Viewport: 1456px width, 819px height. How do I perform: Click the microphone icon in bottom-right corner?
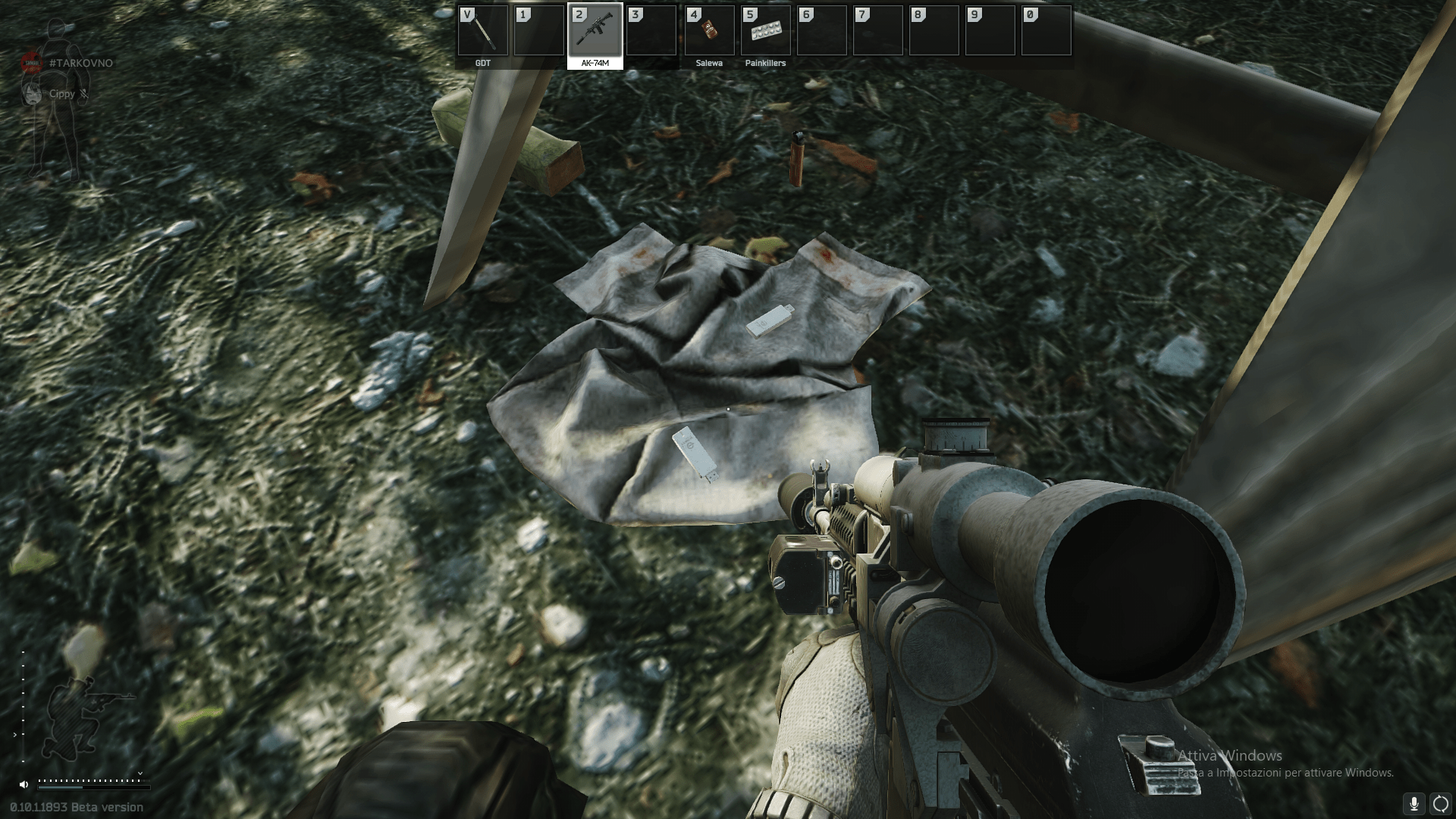(1414, 804)
